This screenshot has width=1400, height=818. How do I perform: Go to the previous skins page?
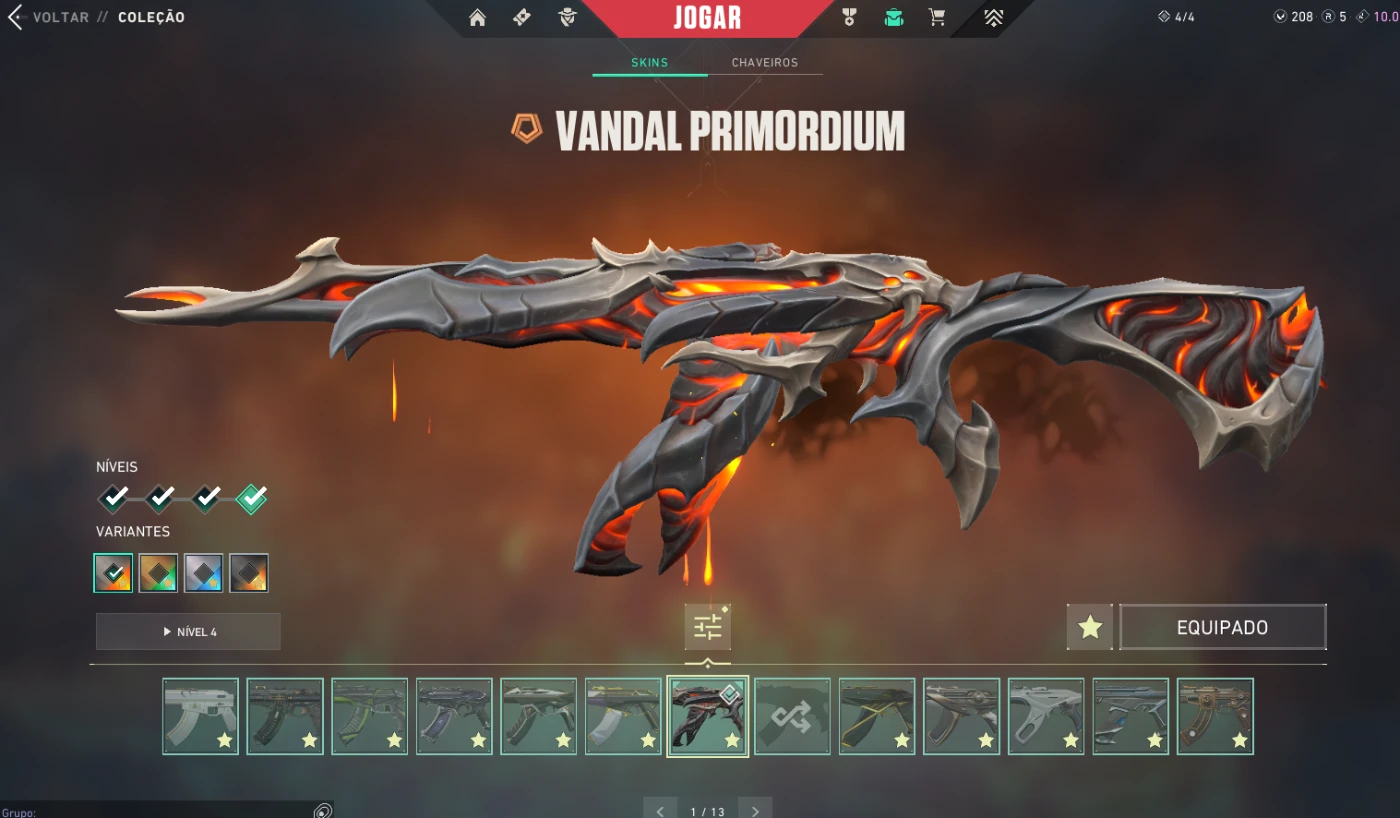pos(660,810)
